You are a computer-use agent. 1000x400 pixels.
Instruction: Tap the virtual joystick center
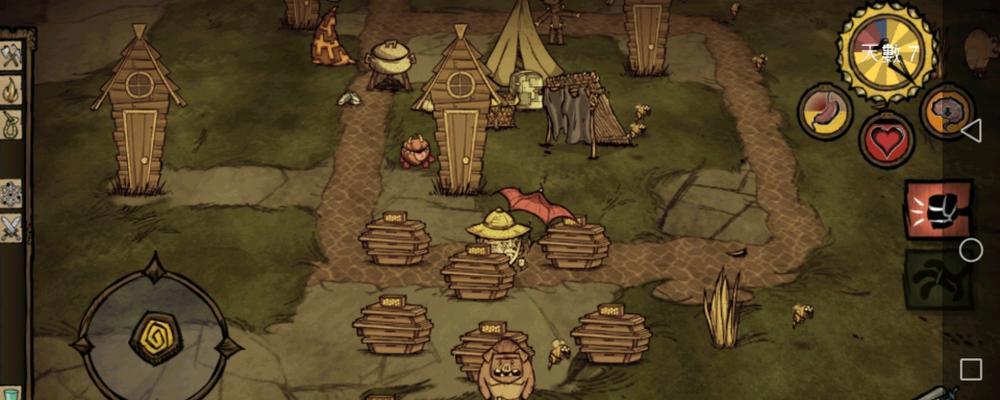[155, 336]
